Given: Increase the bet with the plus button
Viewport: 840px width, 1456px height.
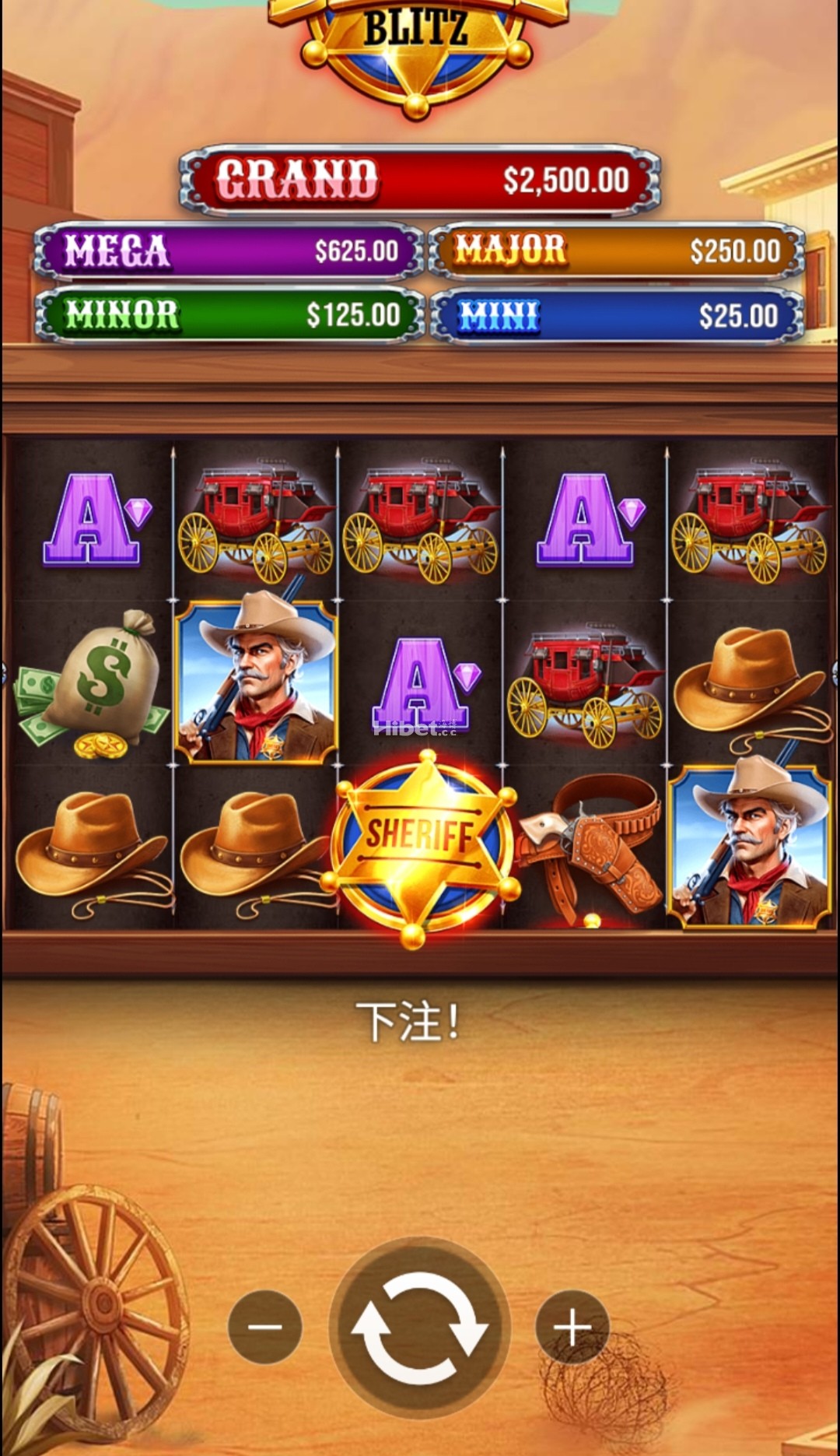Looking at the screenshot, I should click(572, 1326).
